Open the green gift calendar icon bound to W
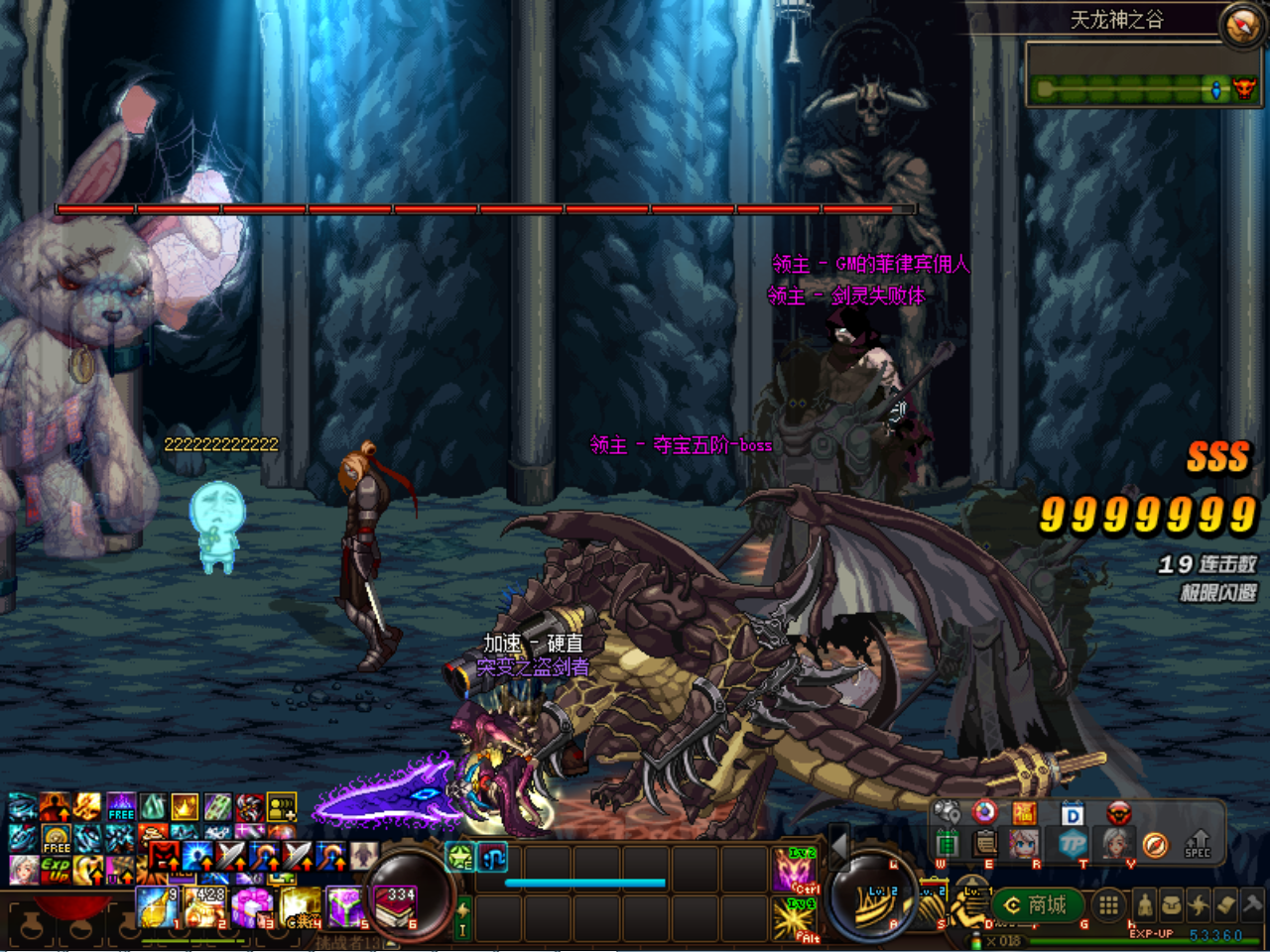1270x952 pixels. [x=948, y=843]
